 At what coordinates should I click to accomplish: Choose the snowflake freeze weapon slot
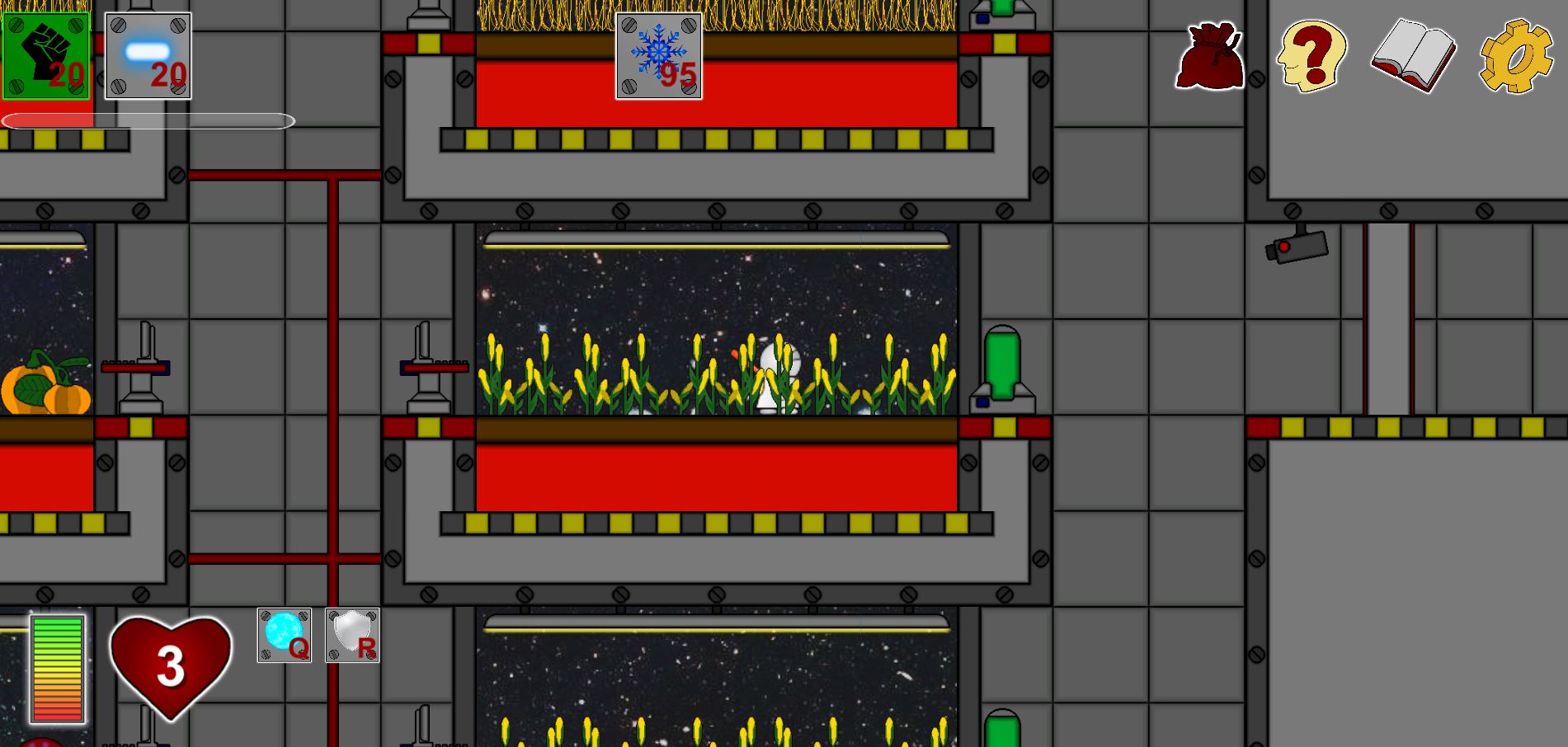[658, 55]
